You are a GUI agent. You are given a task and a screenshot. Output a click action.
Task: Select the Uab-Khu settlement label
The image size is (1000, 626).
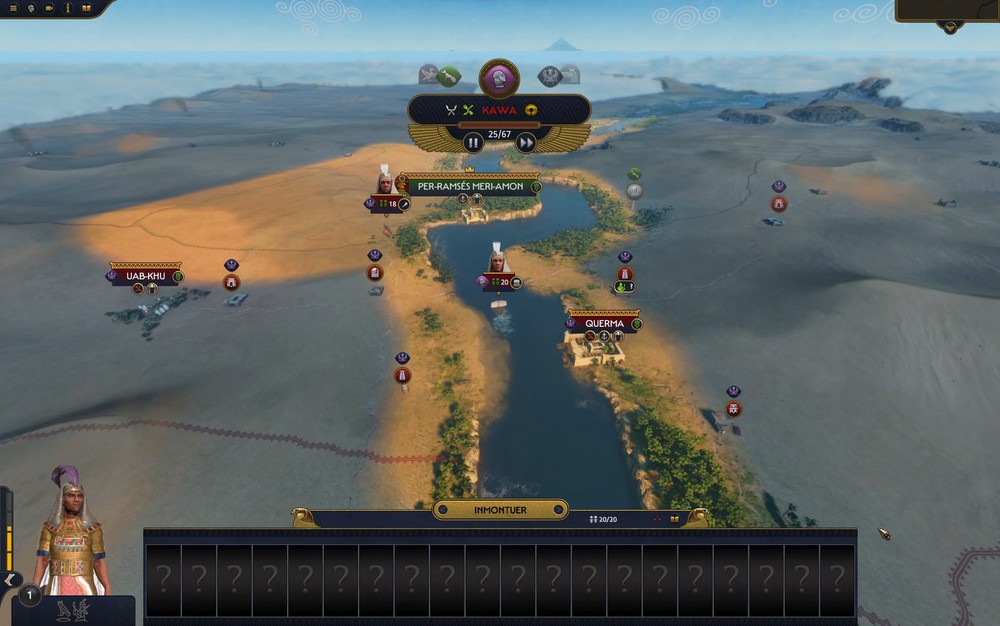(144, 275)
